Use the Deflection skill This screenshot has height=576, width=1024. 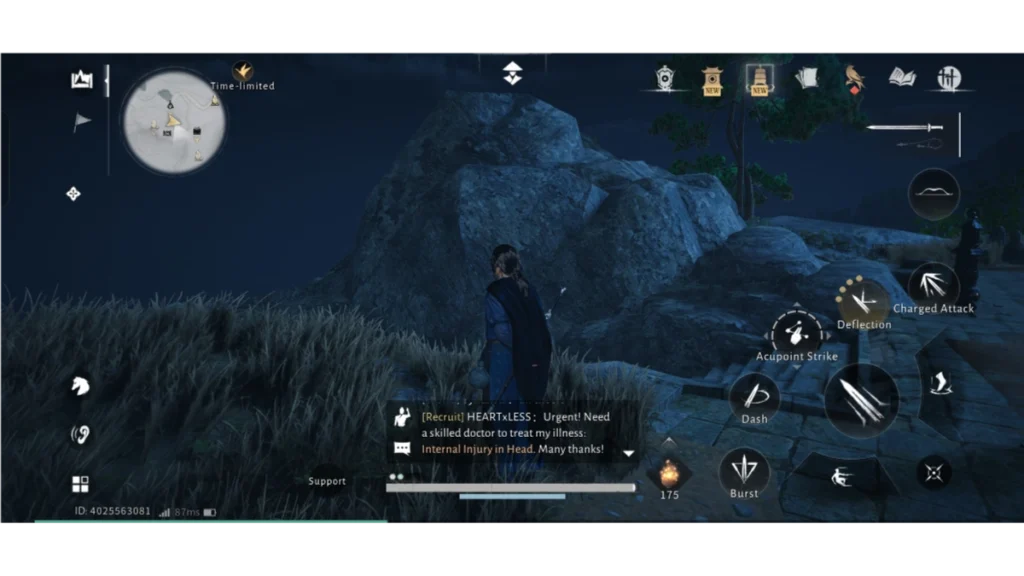tap(862, 300)
